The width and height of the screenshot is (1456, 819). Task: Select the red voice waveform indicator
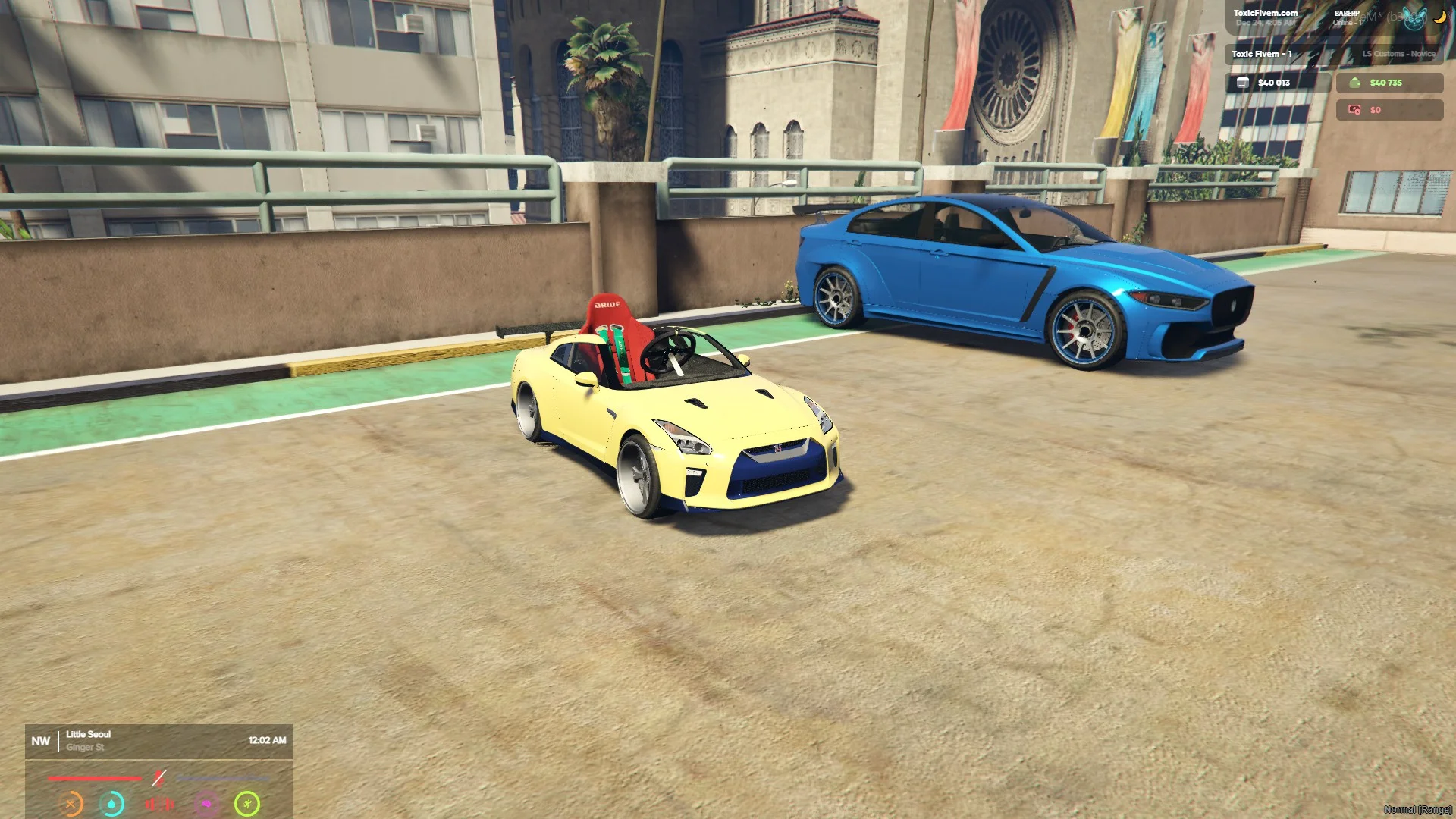pos(159,804)
